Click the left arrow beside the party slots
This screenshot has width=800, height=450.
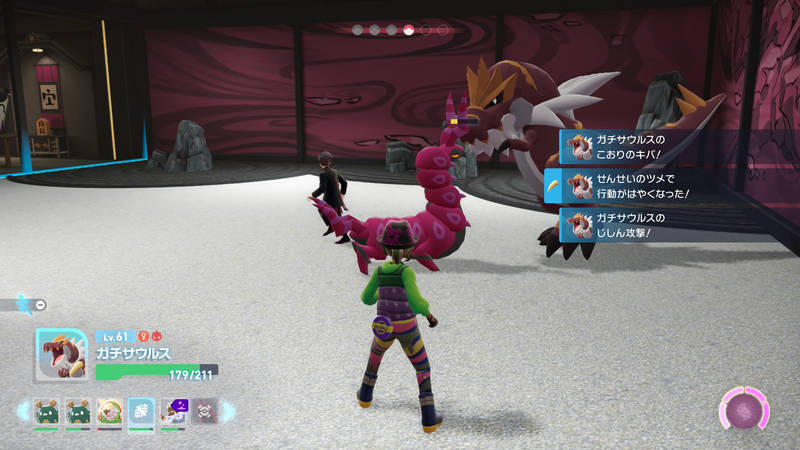click(22, 411)
